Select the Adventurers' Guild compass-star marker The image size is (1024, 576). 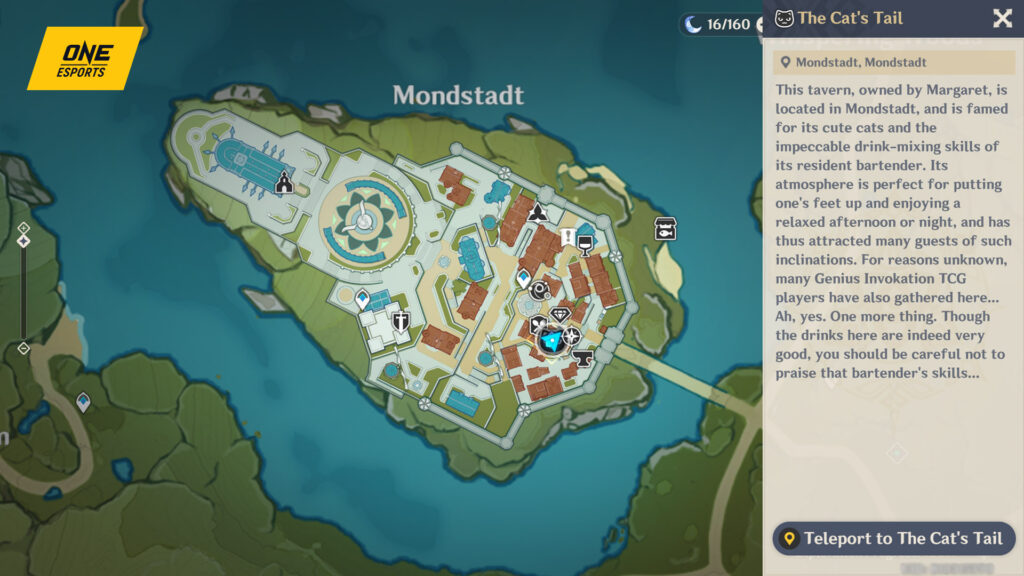[572, 336]
